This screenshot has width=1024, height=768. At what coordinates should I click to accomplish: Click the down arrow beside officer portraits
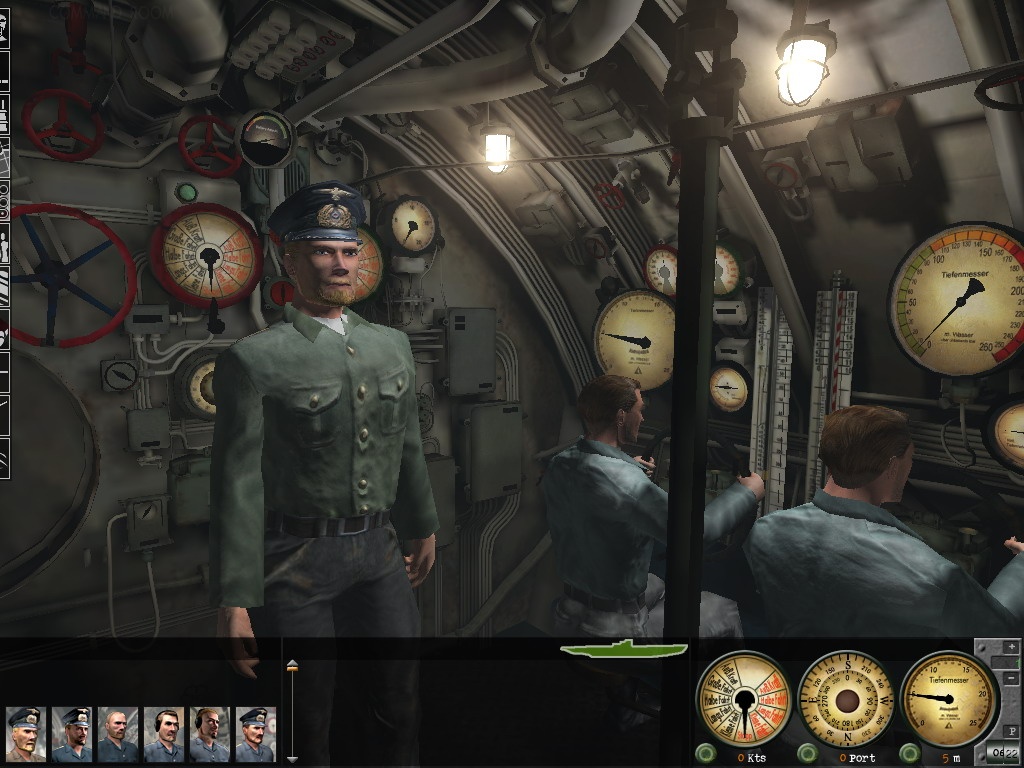292,759
